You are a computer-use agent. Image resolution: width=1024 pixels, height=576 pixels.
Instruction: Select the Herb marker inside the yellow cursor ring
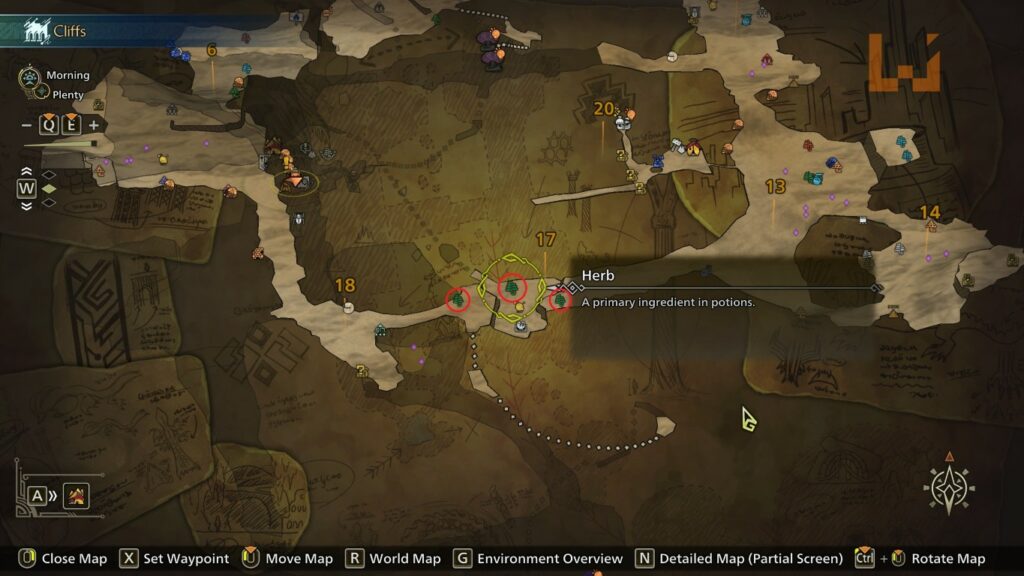(512, 289)
